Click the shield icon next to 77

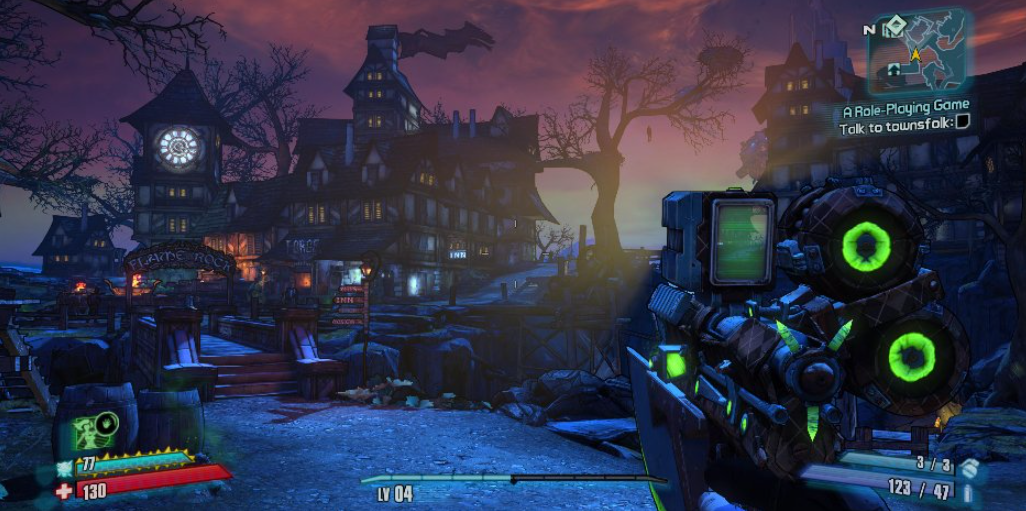(65, 467)
